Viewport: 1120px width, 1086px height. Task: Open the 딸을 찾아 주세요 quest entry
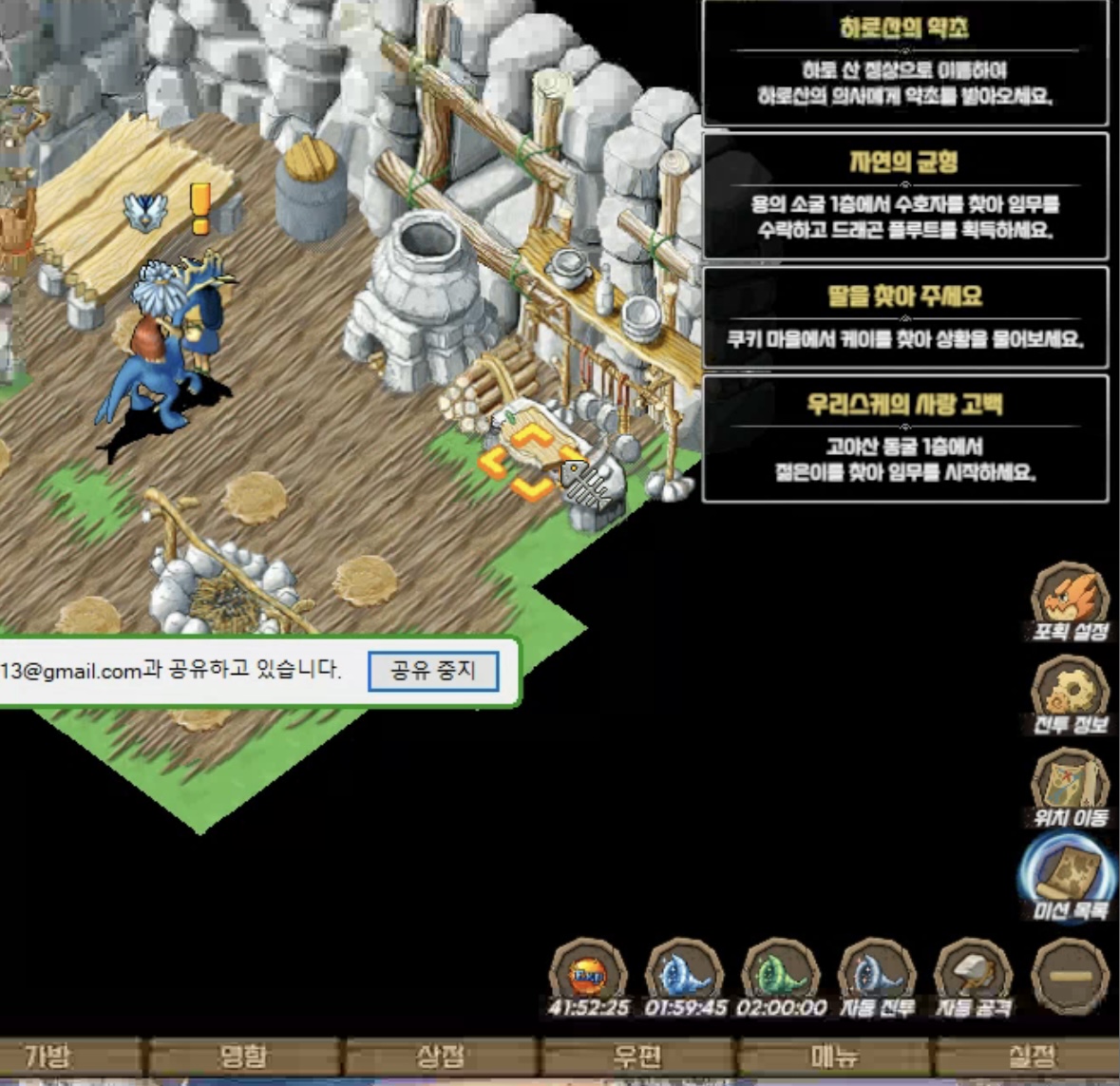pos(904,317)
